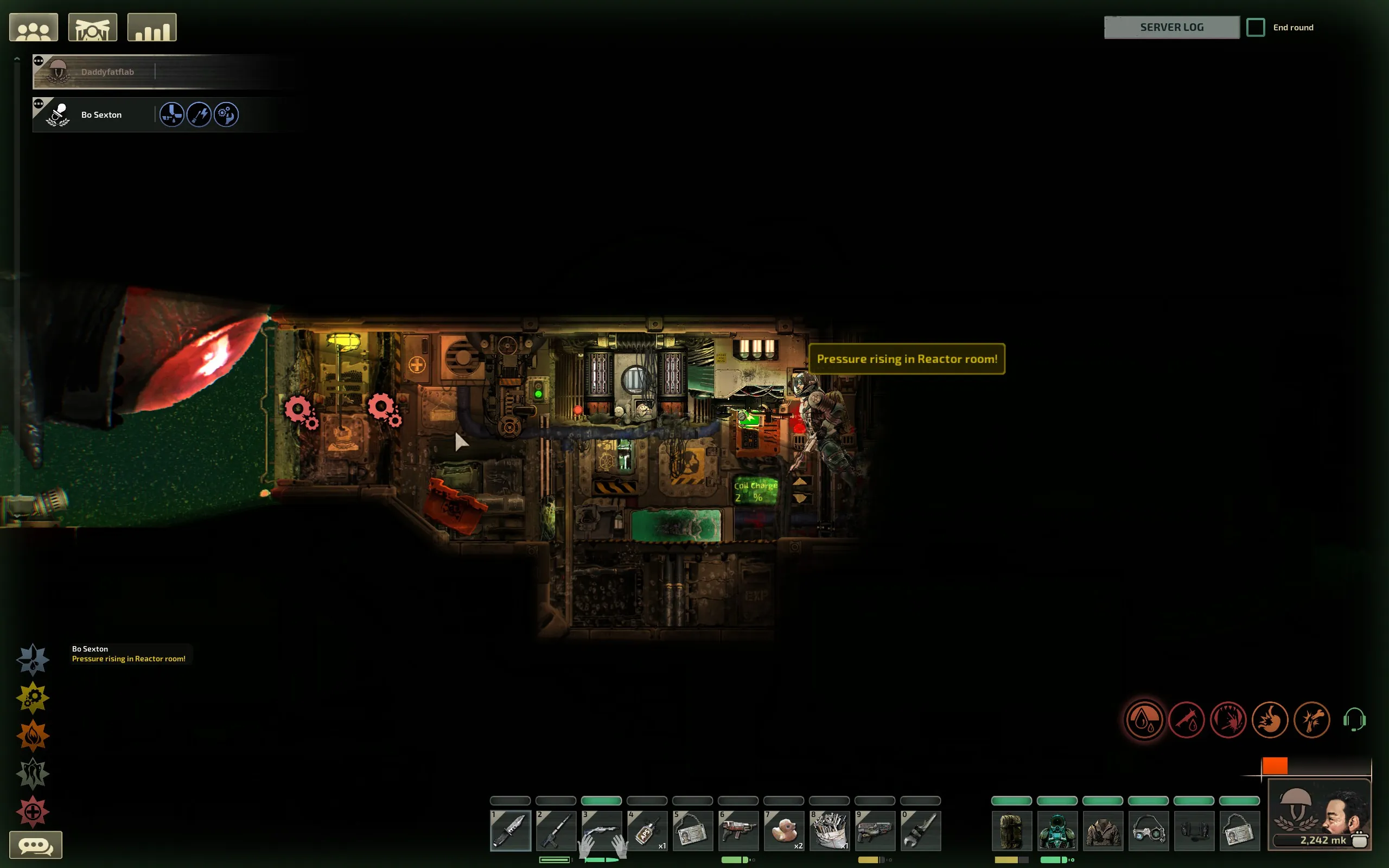The image size is (1389, 868).
Task: Select crew member Bo Sexton
Action: pyautogui.click(x=101, y=115)
